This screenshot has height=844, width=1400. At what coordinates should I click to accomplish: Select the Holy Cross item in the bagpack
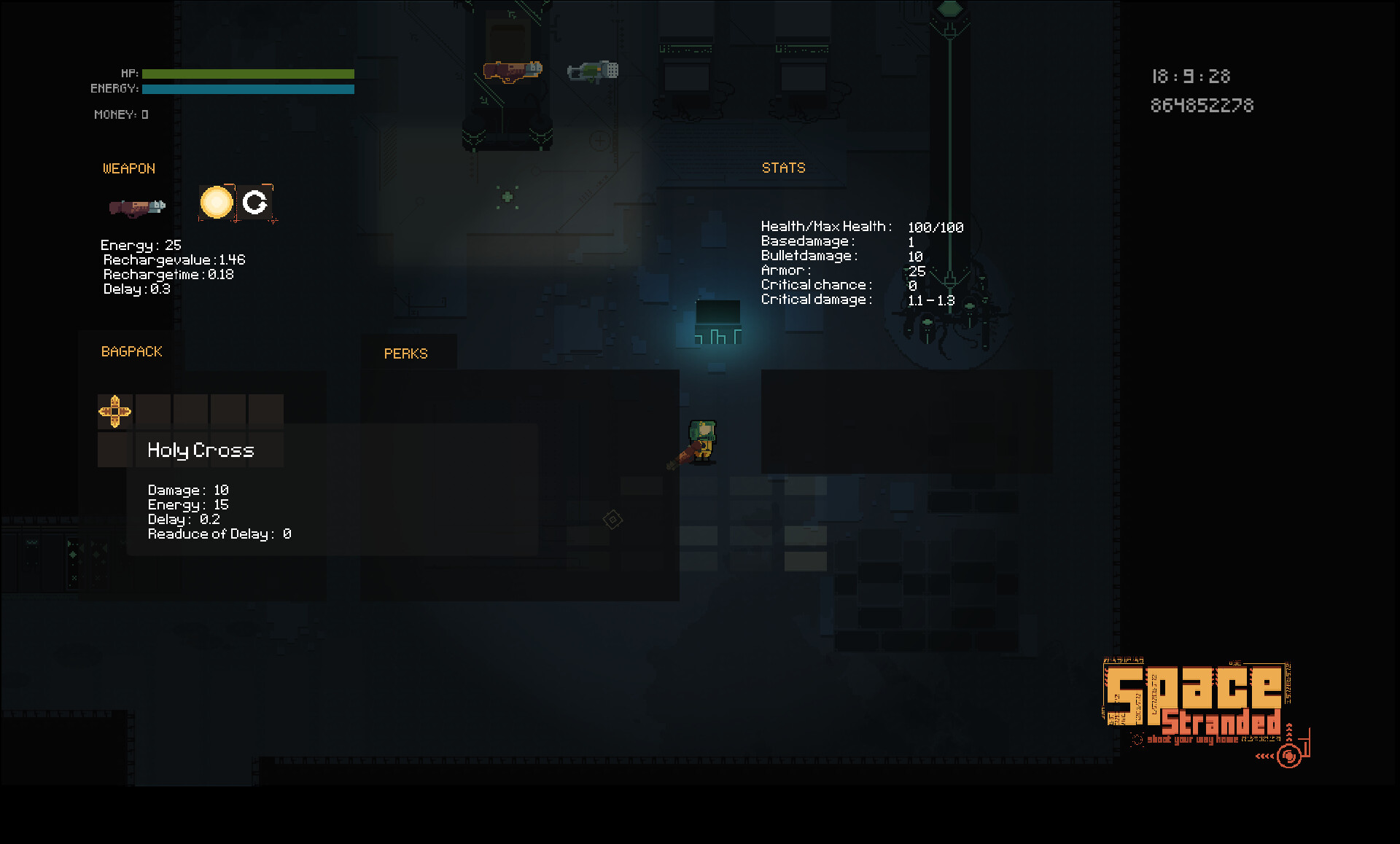[x=114, y=411]
